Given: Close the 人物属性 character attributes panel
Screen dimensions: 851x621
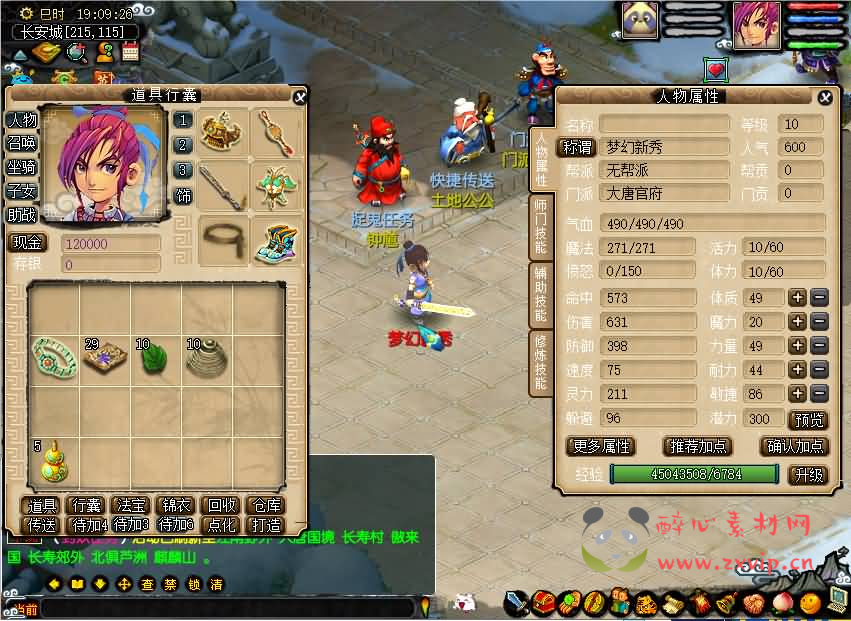Looking at the screenshot, I should click(824, 97).
